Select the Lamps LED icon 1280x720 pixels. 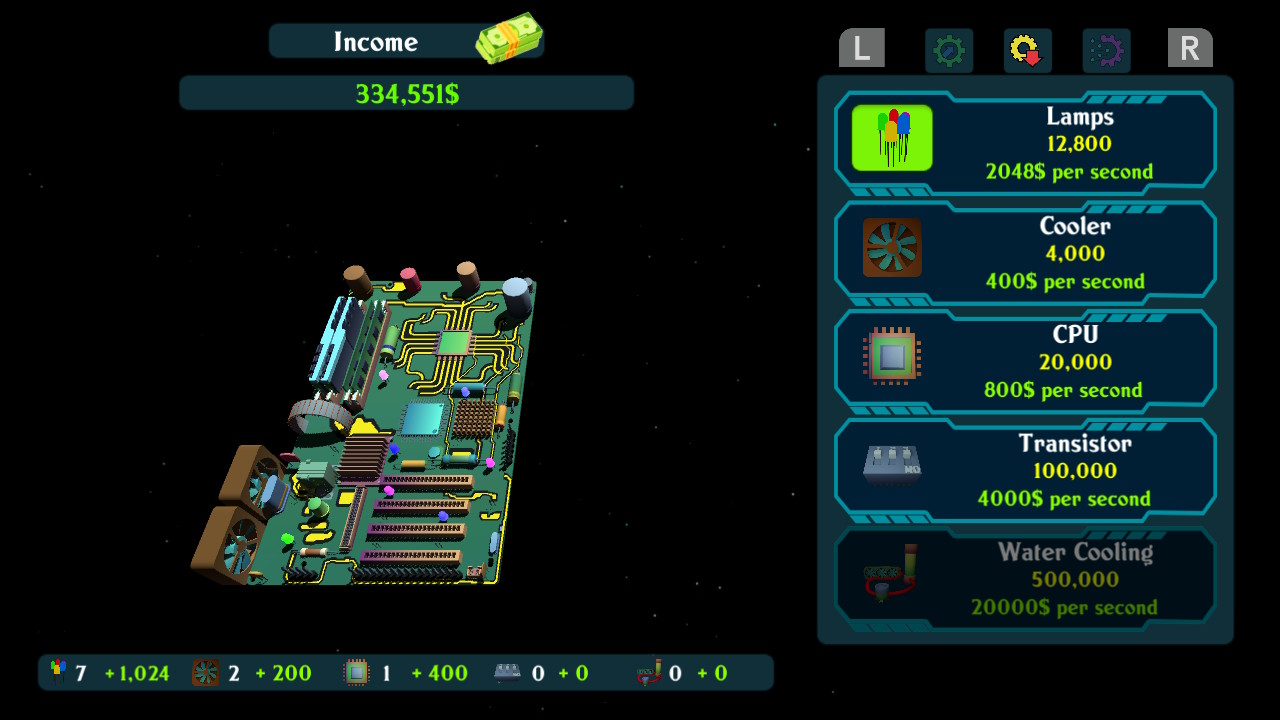[x=890, y=137]
